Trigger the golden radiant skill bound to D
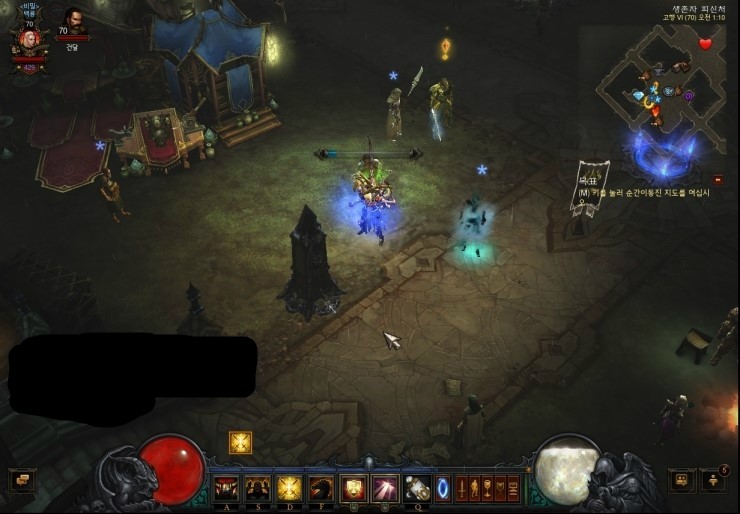Viewport: 740px width, 514px height. (x=289, y=488)
